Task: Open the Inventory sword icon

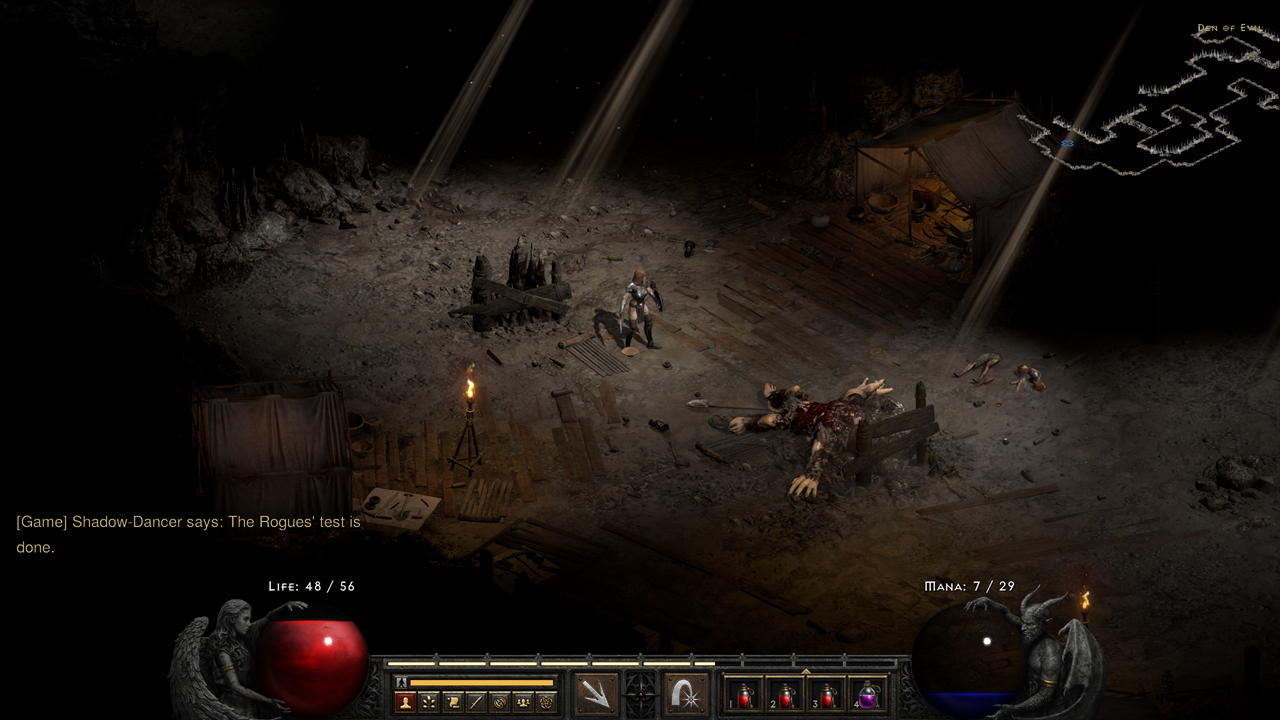Action: (x=476, y=701)
